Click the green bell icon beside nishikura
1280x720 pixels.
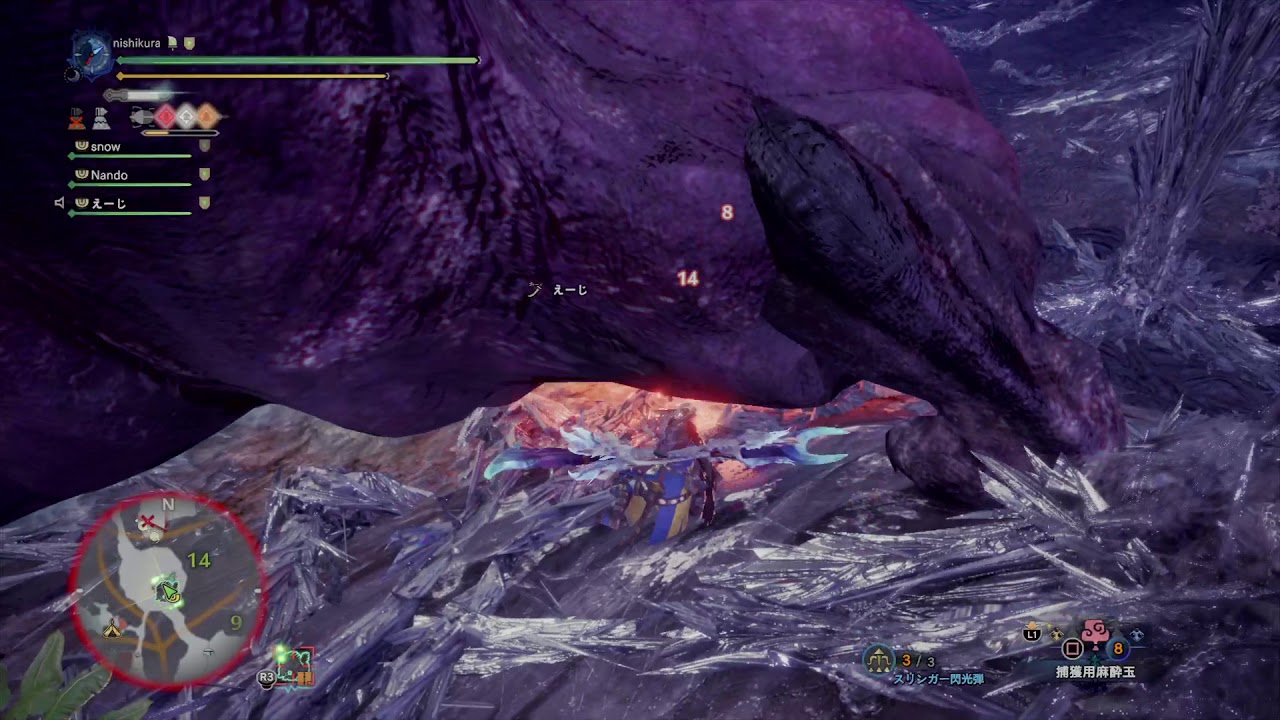172,44
